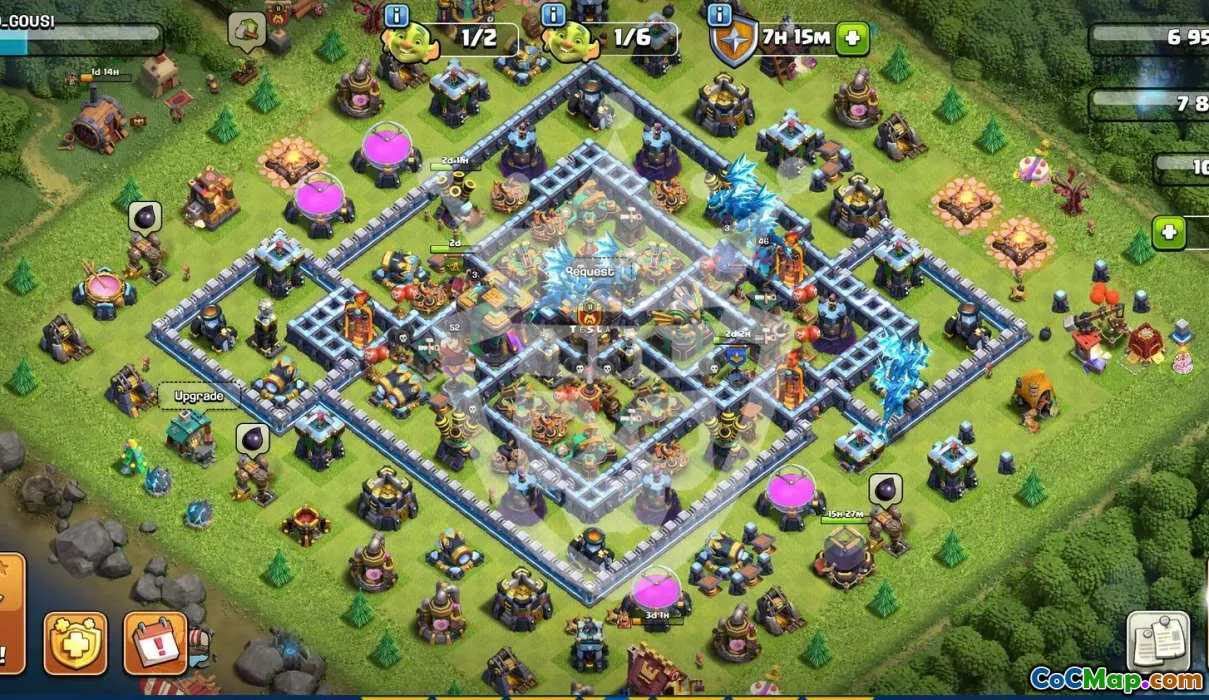The width and height of the screenshot is (1209, 700).
Task: Tap the Request bubble over the clan castle
Action: coord(589,271)
